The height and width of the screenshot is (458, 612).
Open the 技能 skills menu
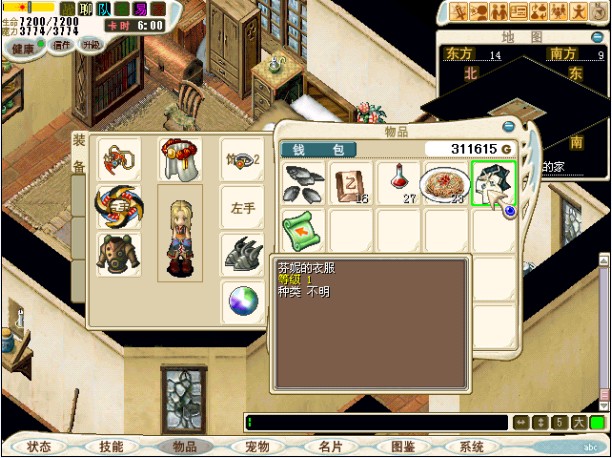click(112, 447)
